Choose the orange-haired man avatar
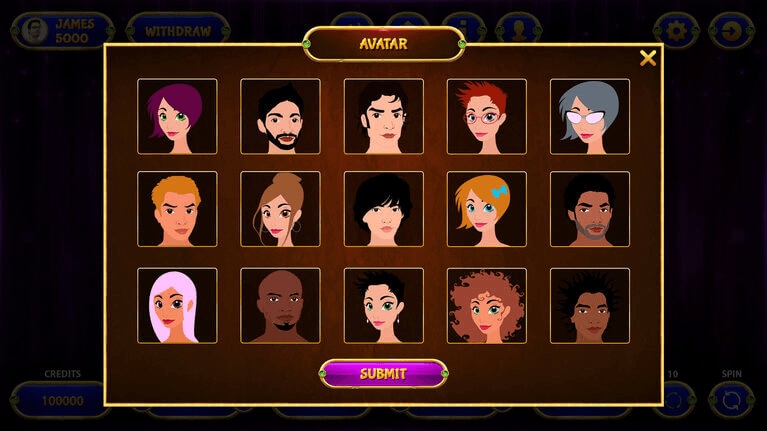767x431 pixels. (x=177, y=209)
